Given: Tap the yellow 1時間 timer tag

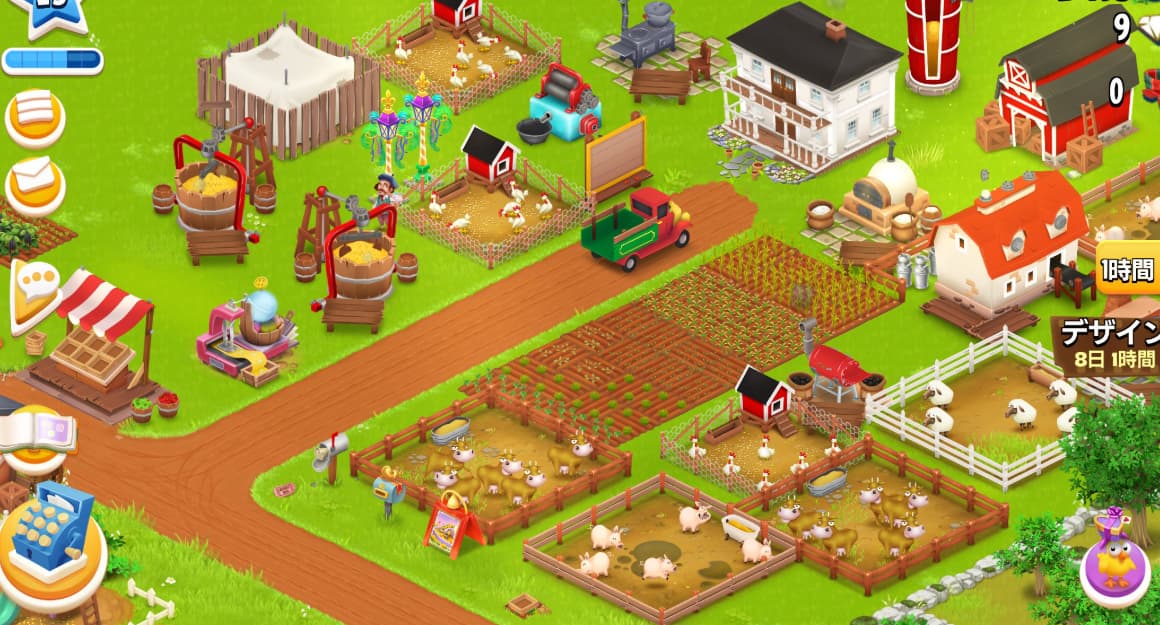Looking at the screenshot, I should pyautogui.click(x=1128, y=271).
